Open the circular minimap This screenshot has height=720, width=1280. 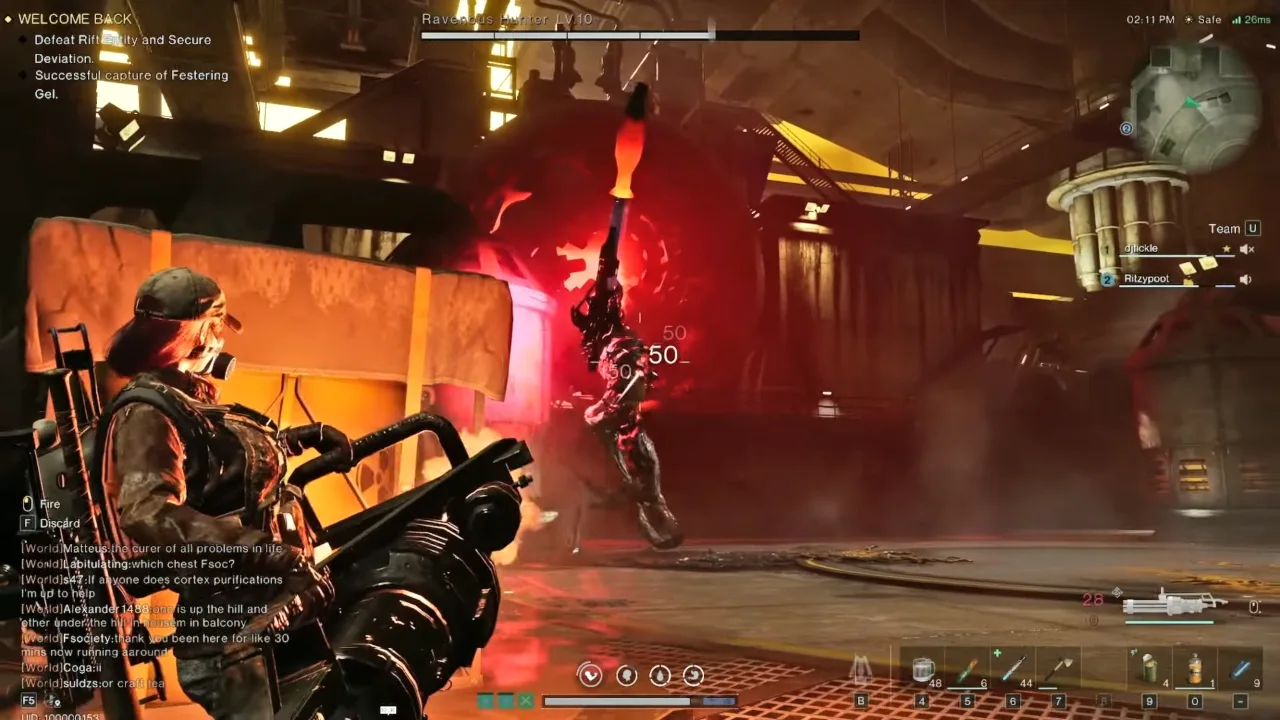[x=1195, y=103]
